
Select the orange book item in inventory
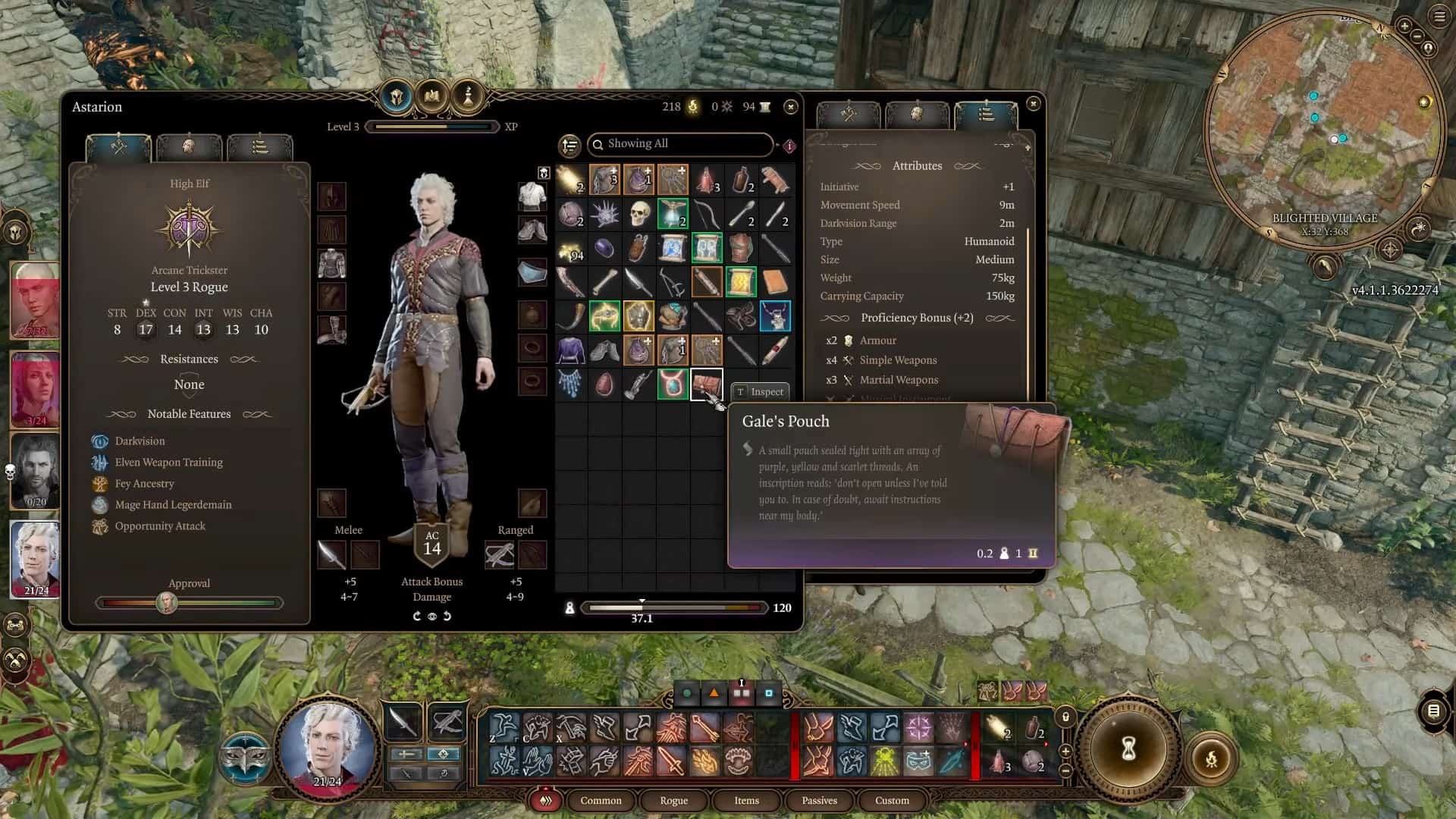coord(775,282)
